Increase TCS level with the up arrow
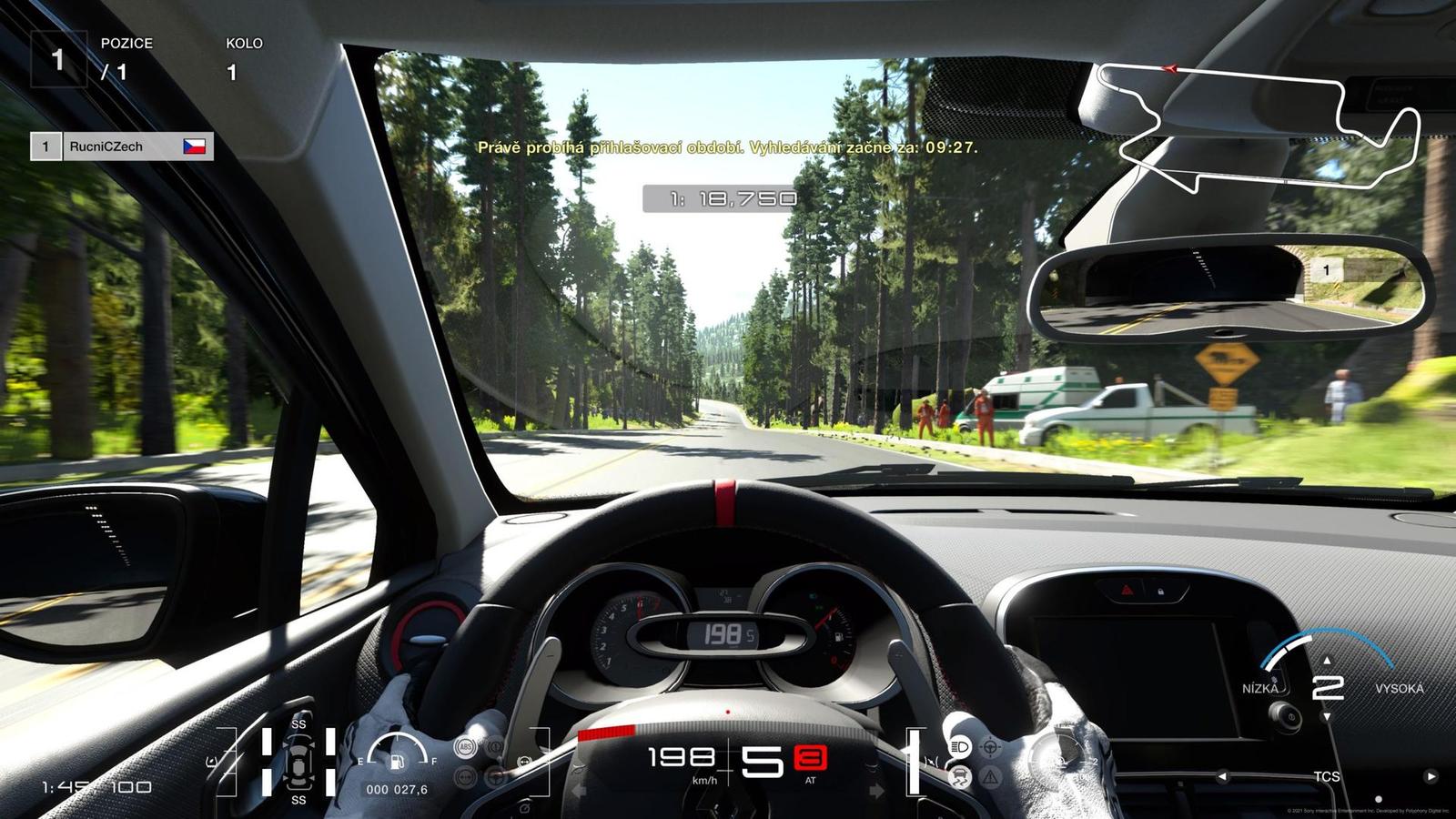The height and width of the screenshot is (819, 1456). coord(1327,661)
